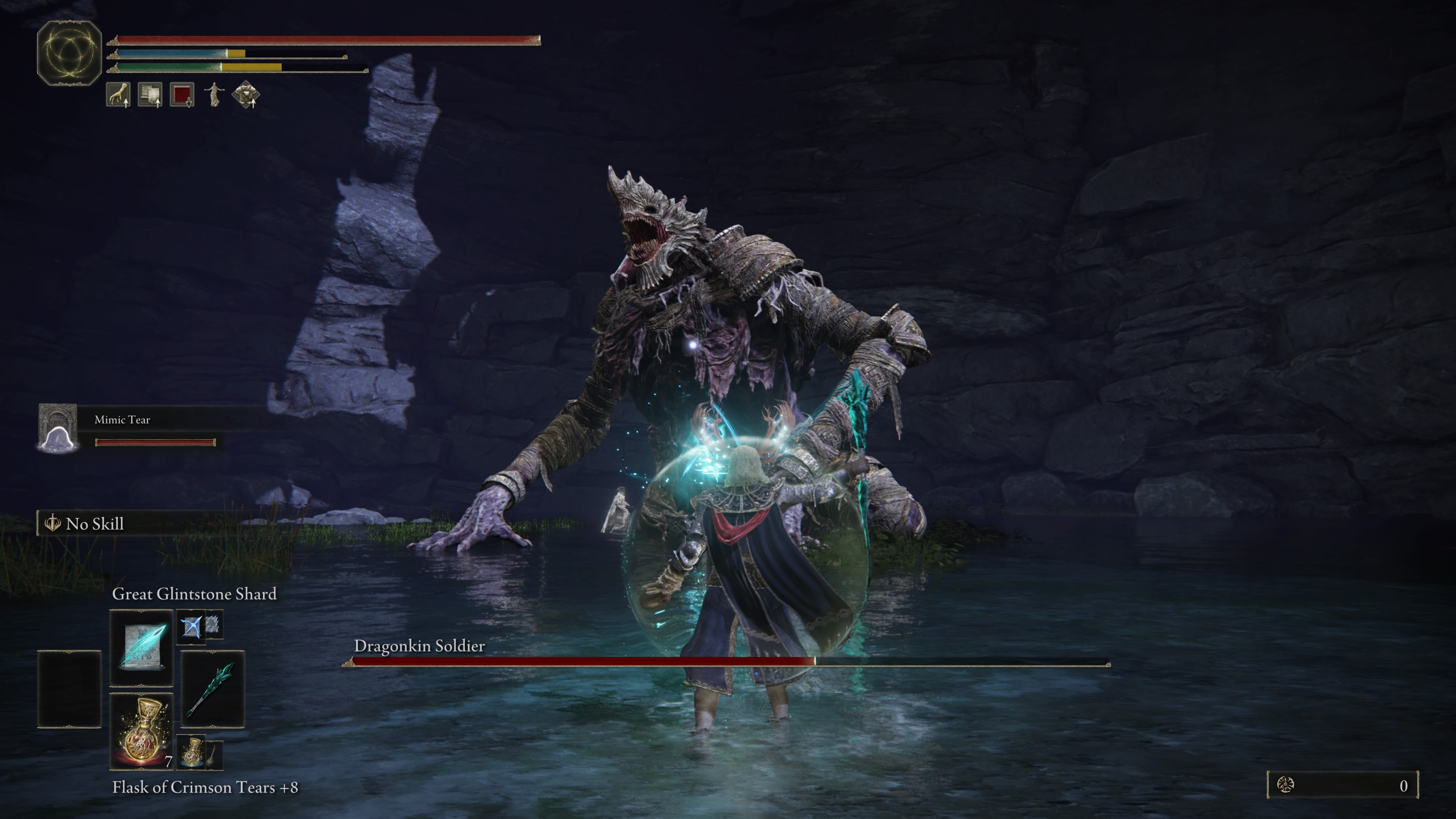Click the empty left-hand armament slot

click(x=69, y=689)
